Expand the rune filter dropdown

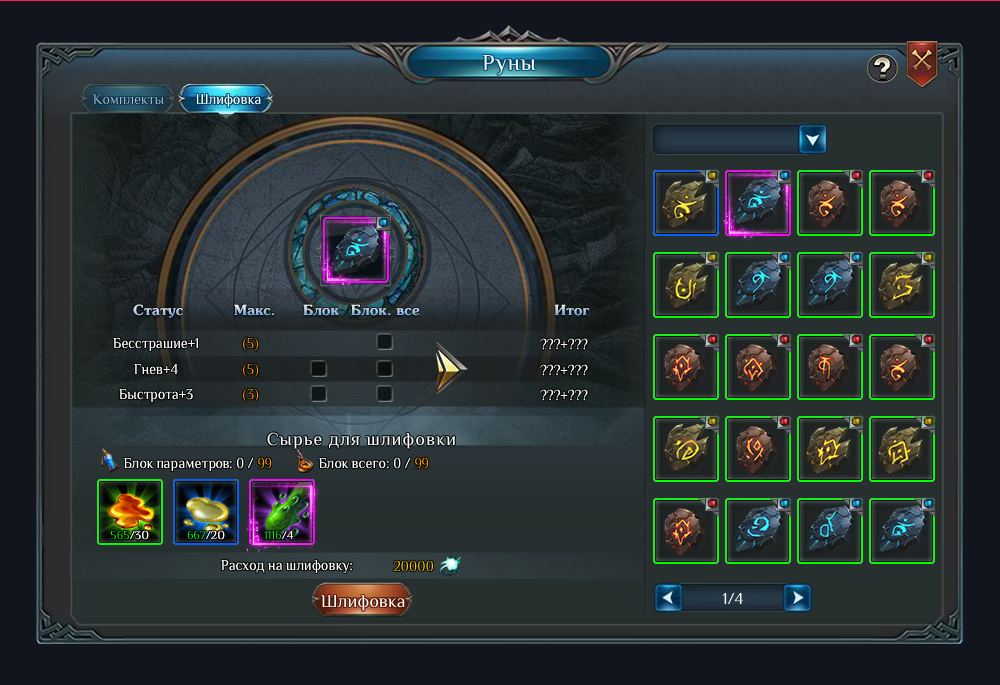[x=813, y=139]
